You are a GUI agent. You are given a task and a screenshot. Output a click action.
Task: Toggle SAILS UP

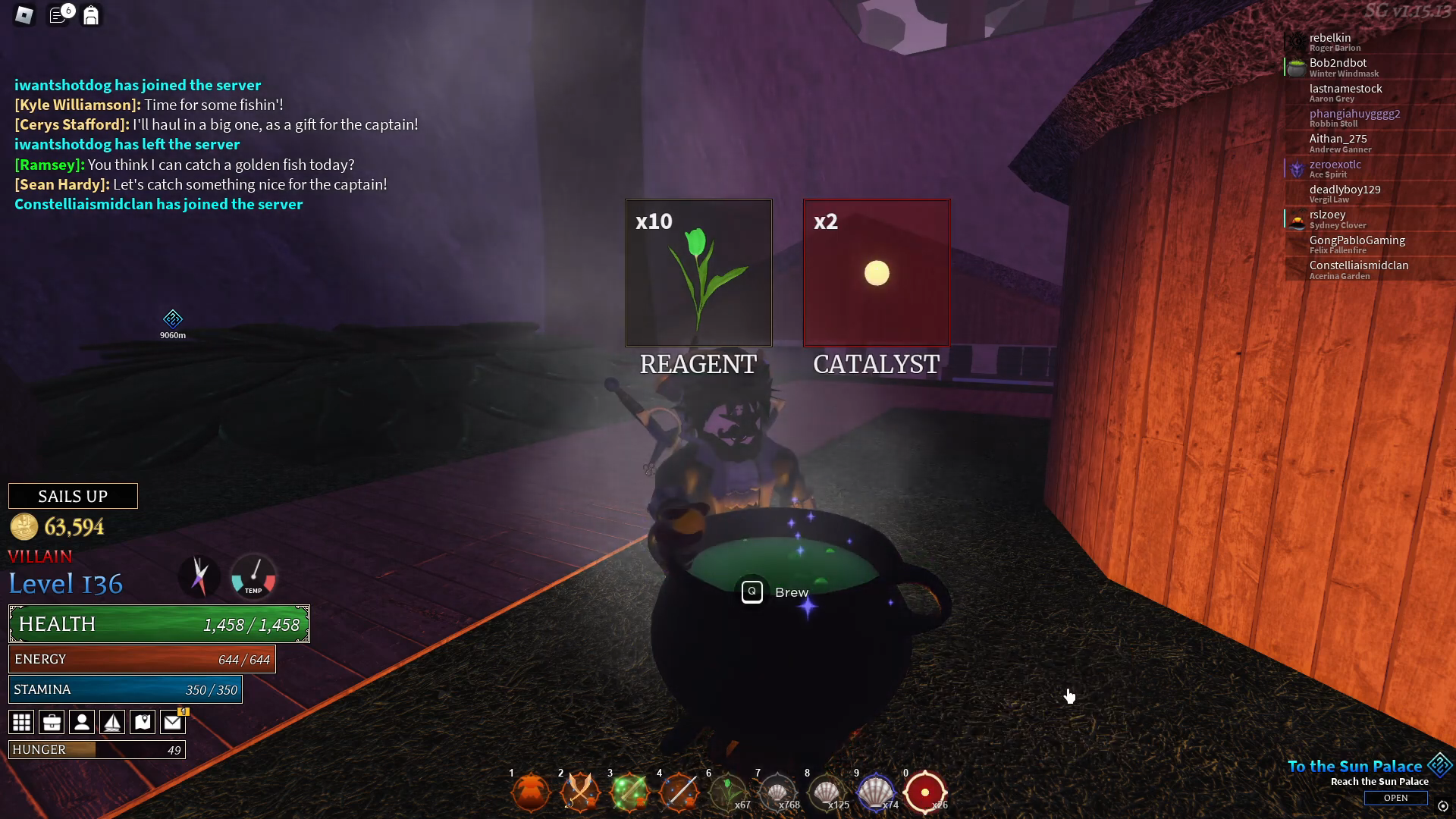(x=73, y=495)
